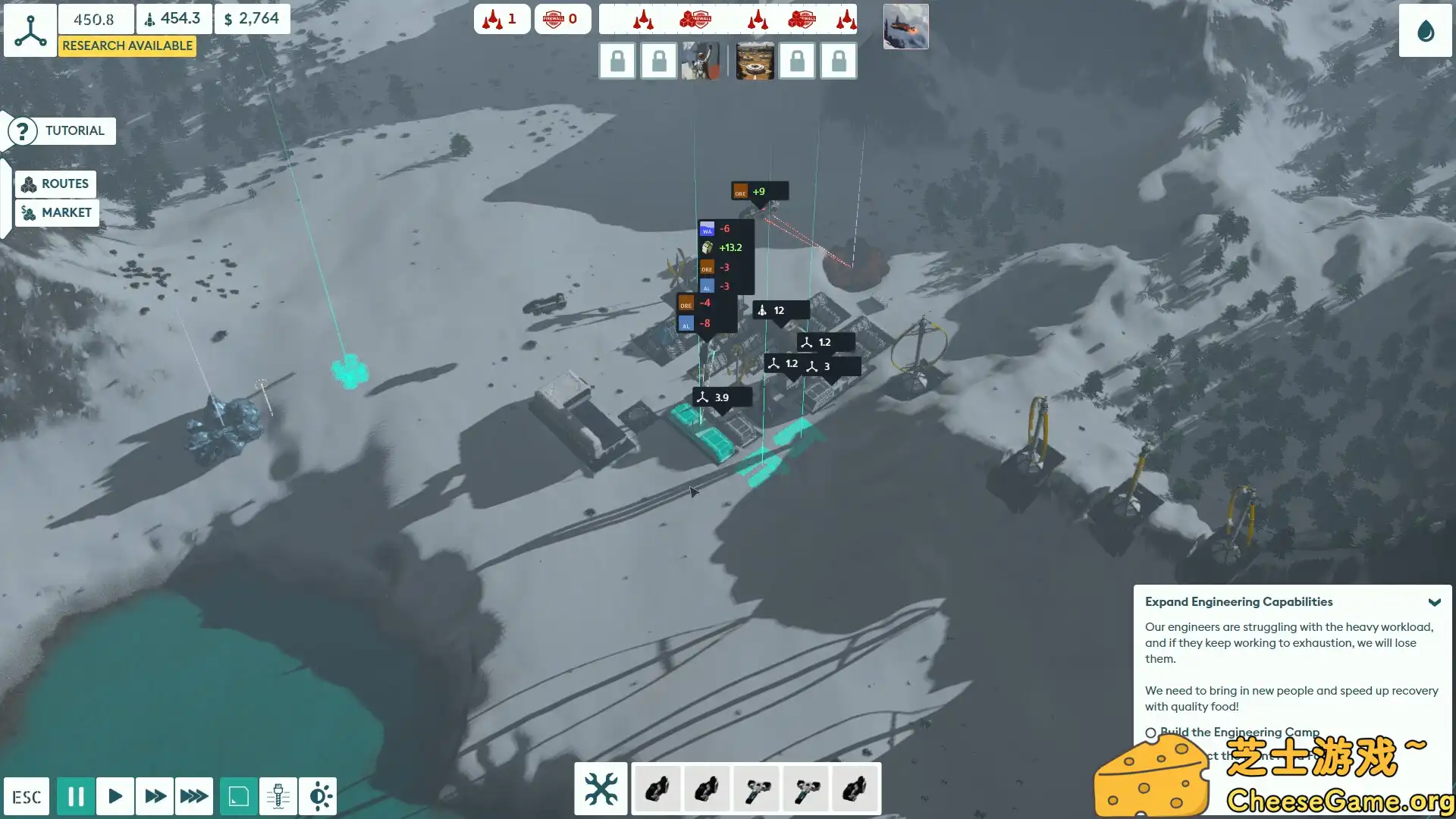Select the first truck icon in build bar
Image resolution: width=1456 pixels, height=819 pixels.
[x=657, y=789]
